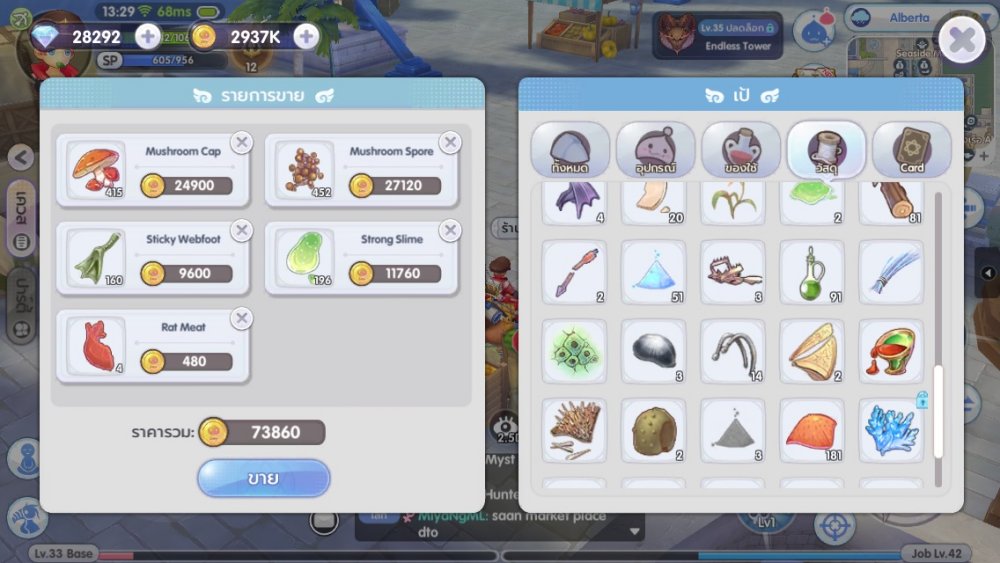Remove Strong Slime from the sell list
Image resolution: width=1000 pixels, height=563 pixels.
click(450, 231)
